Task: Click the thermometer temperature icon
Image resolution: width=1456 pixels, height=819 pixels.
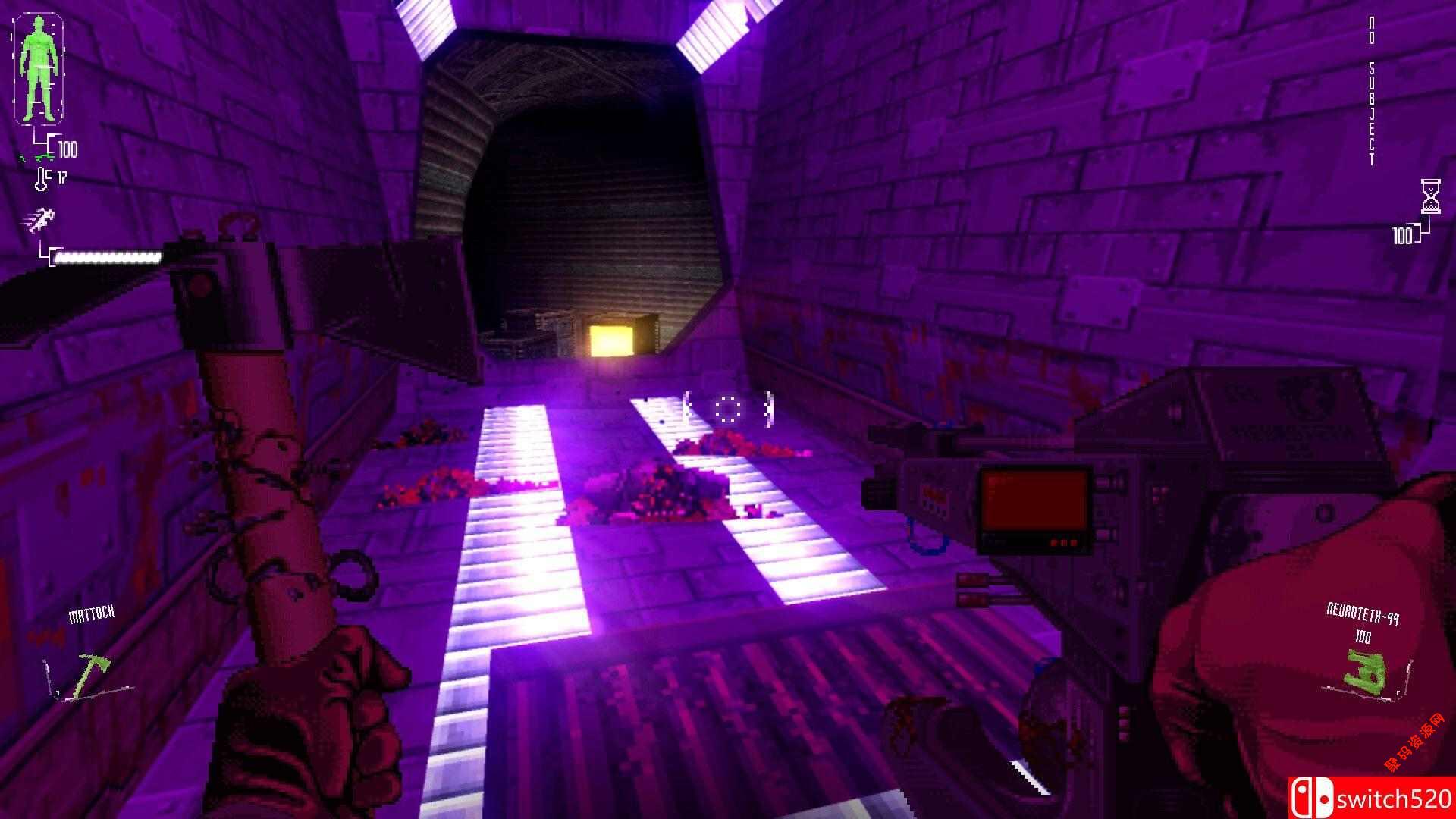Action: click(42, 179)
